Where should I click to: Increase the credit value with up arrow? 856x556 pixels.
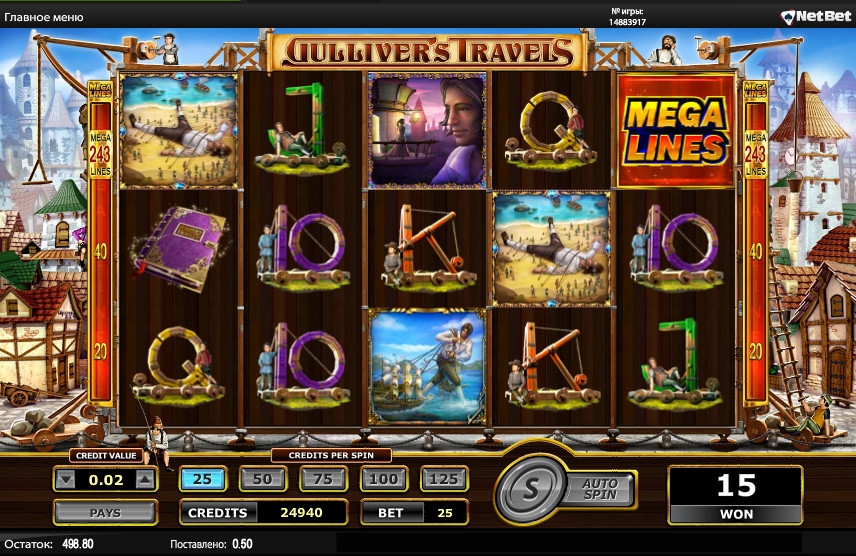145,480
